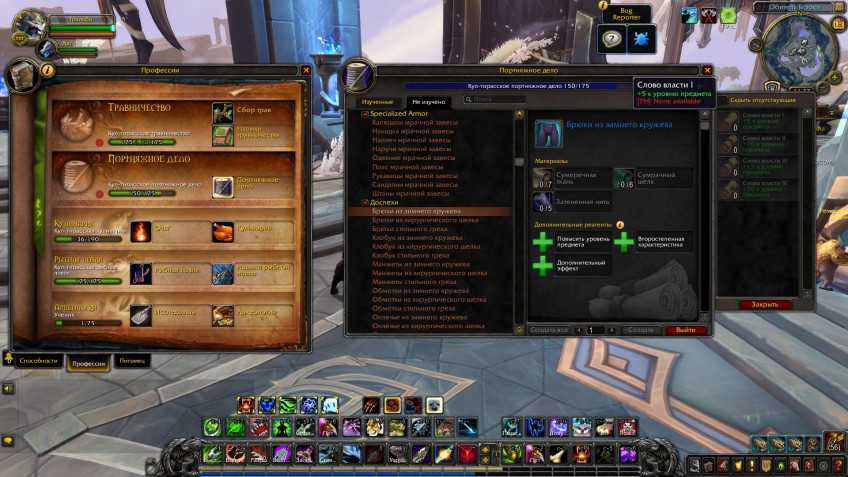Click Закрыть in the reagent list panel
This screenshot has height=477, width=848.
point(765,304)
